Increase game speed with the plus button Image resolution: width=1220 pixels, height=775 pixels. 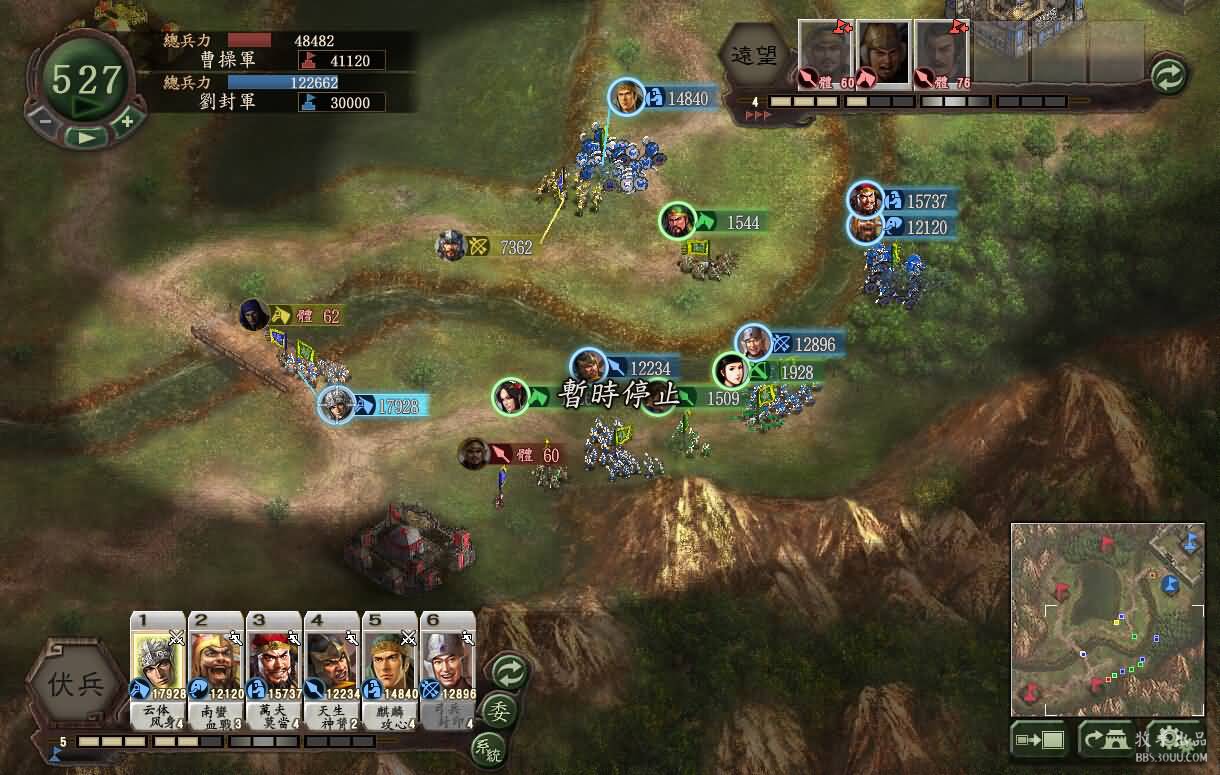click(x=127, y=122)
